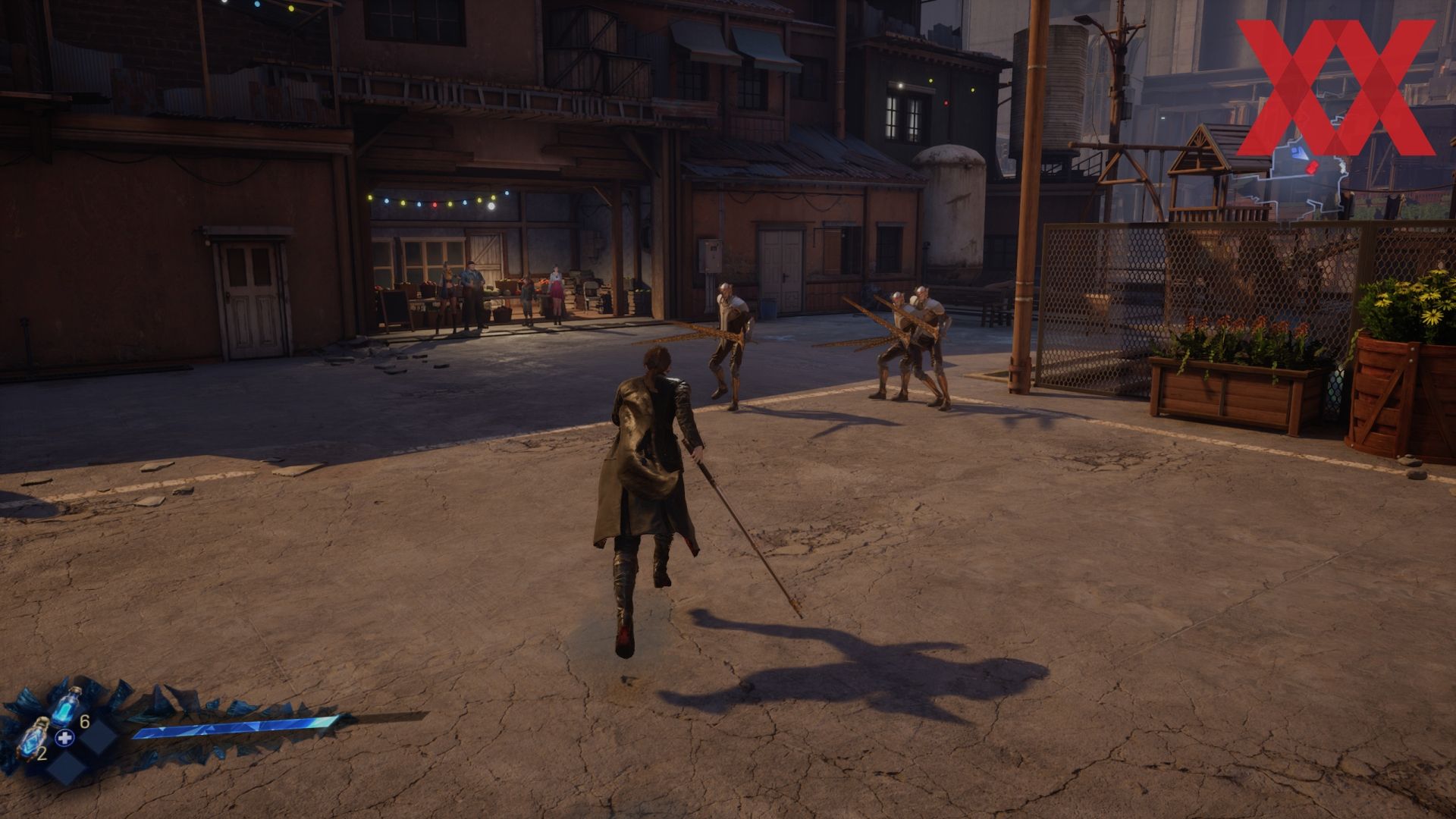This screenshot has height=819, width=1456.
Task: Use the ornate flask with count 2
Action: 33,737
